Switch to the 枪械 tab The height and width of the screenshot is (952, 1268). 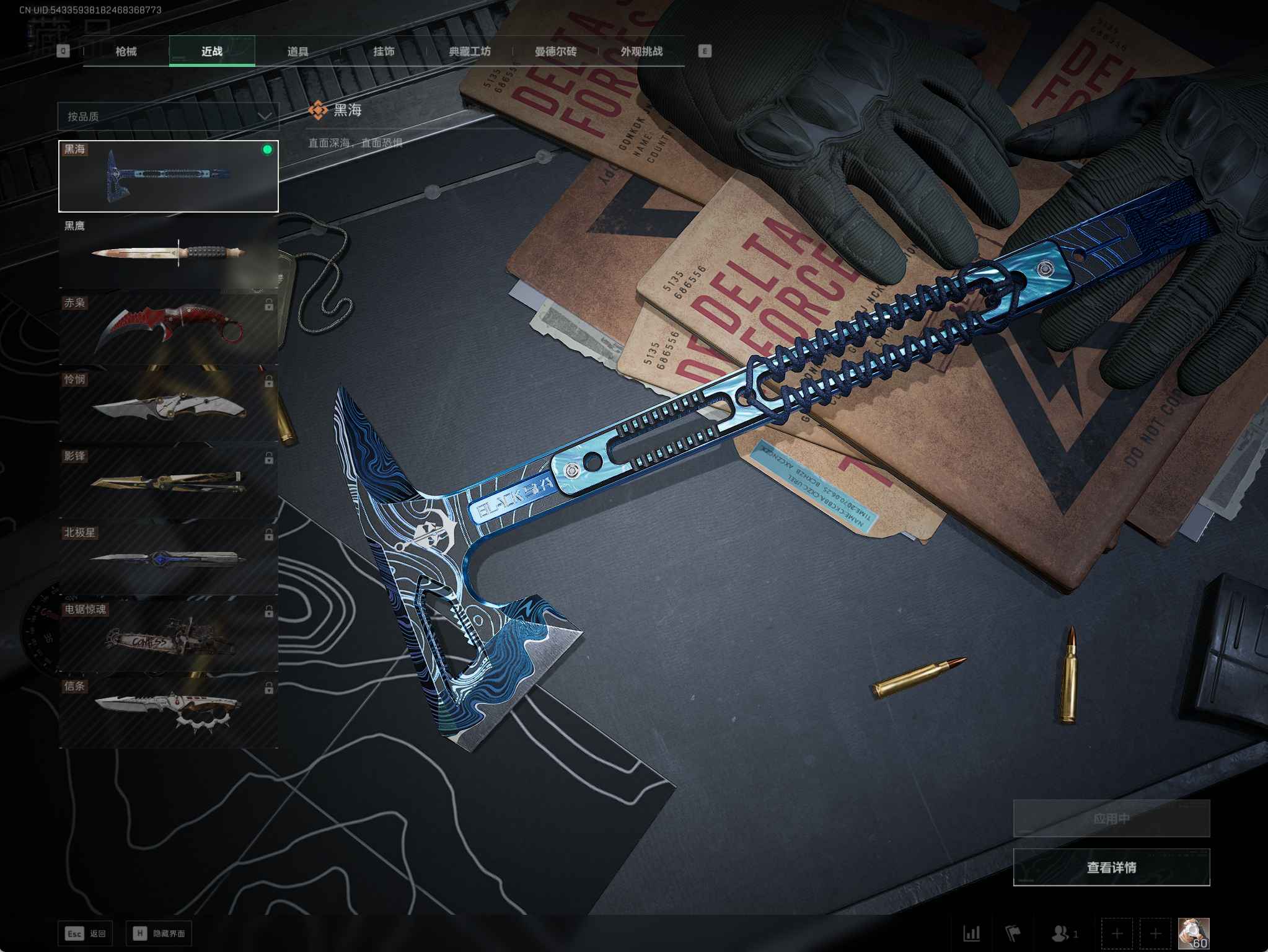point(126,51)
